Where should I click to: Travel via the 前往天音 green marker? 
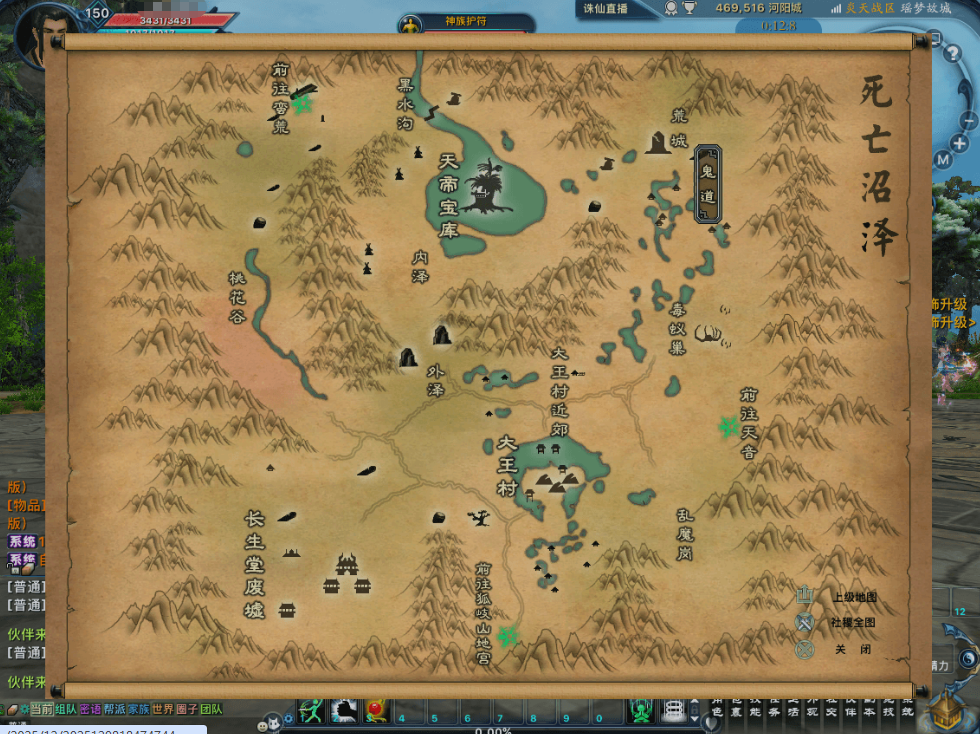tap(728, 427)
